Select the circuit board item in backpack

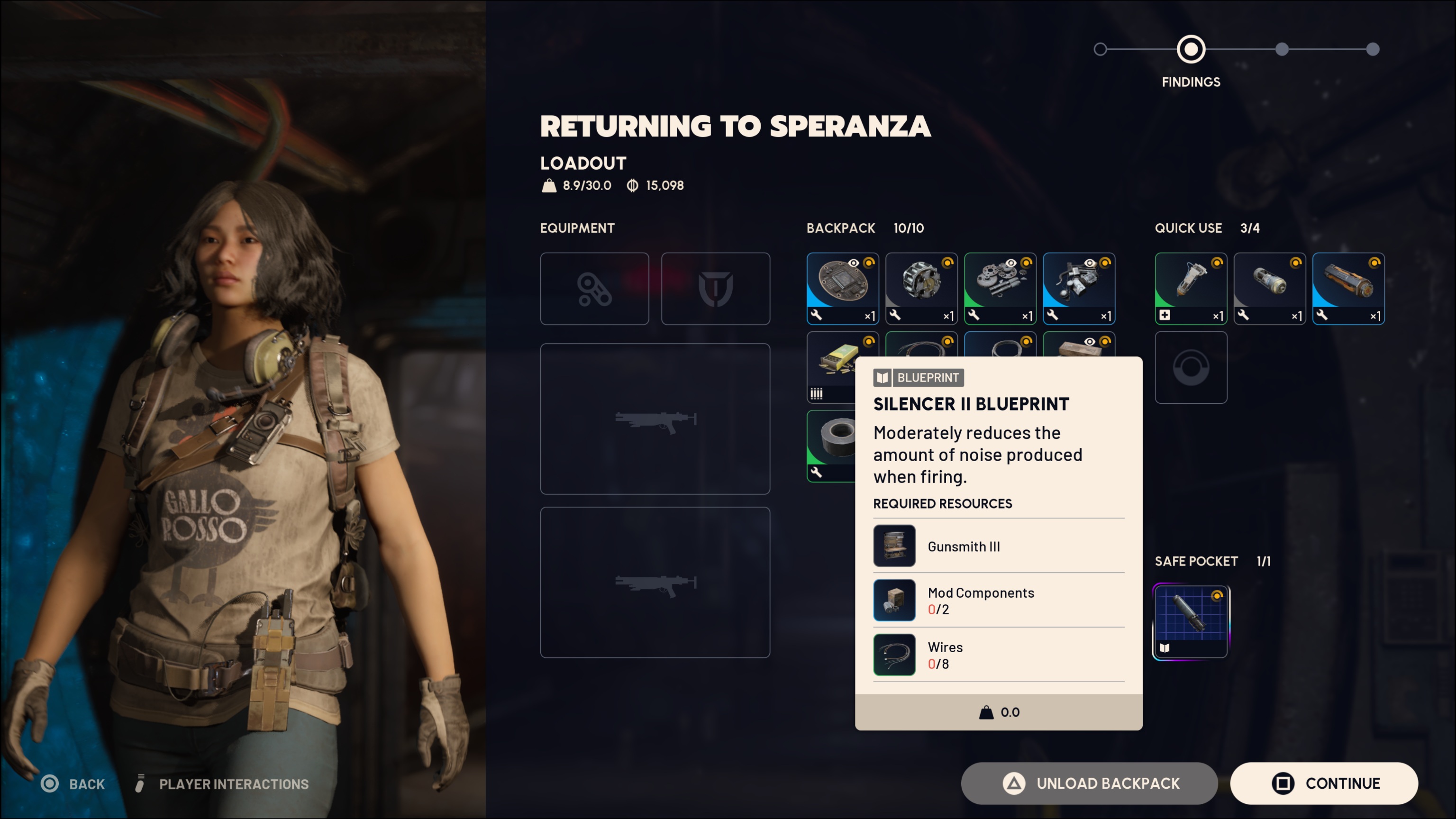(x=842, y=288)
